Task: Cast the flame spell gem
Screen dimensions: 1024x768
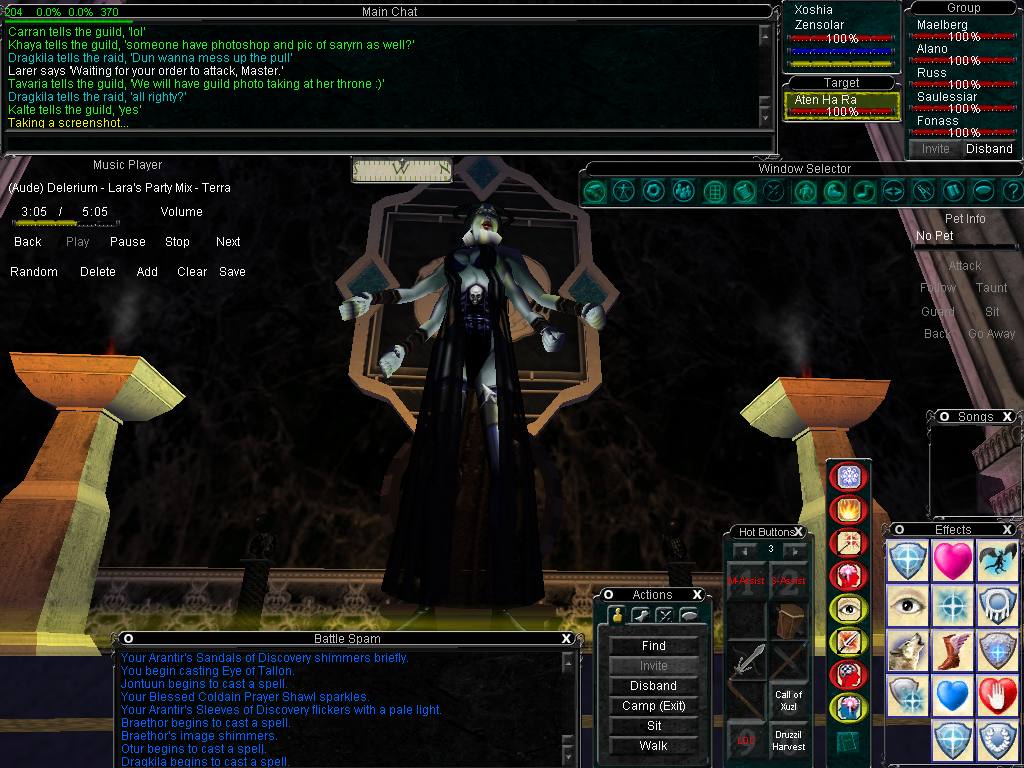Action: click(x=849, y=510)
